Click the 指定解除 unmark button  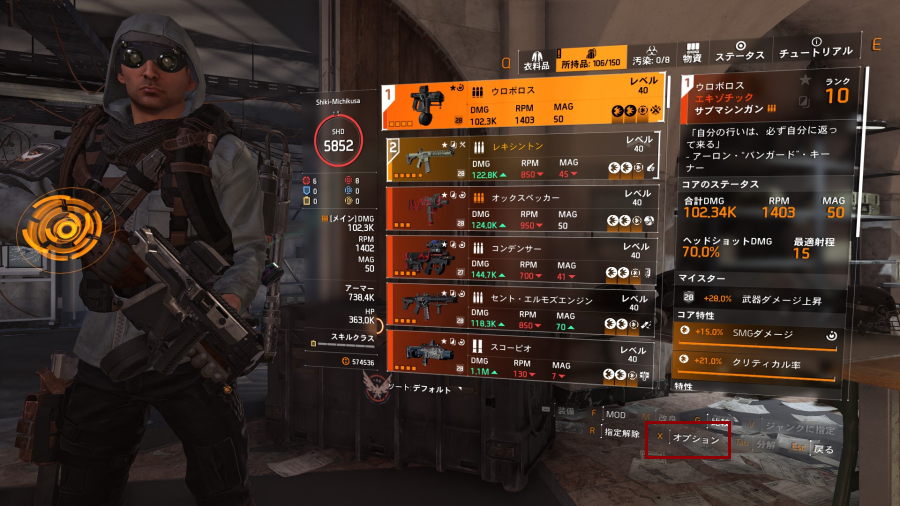tap(621, 433)
